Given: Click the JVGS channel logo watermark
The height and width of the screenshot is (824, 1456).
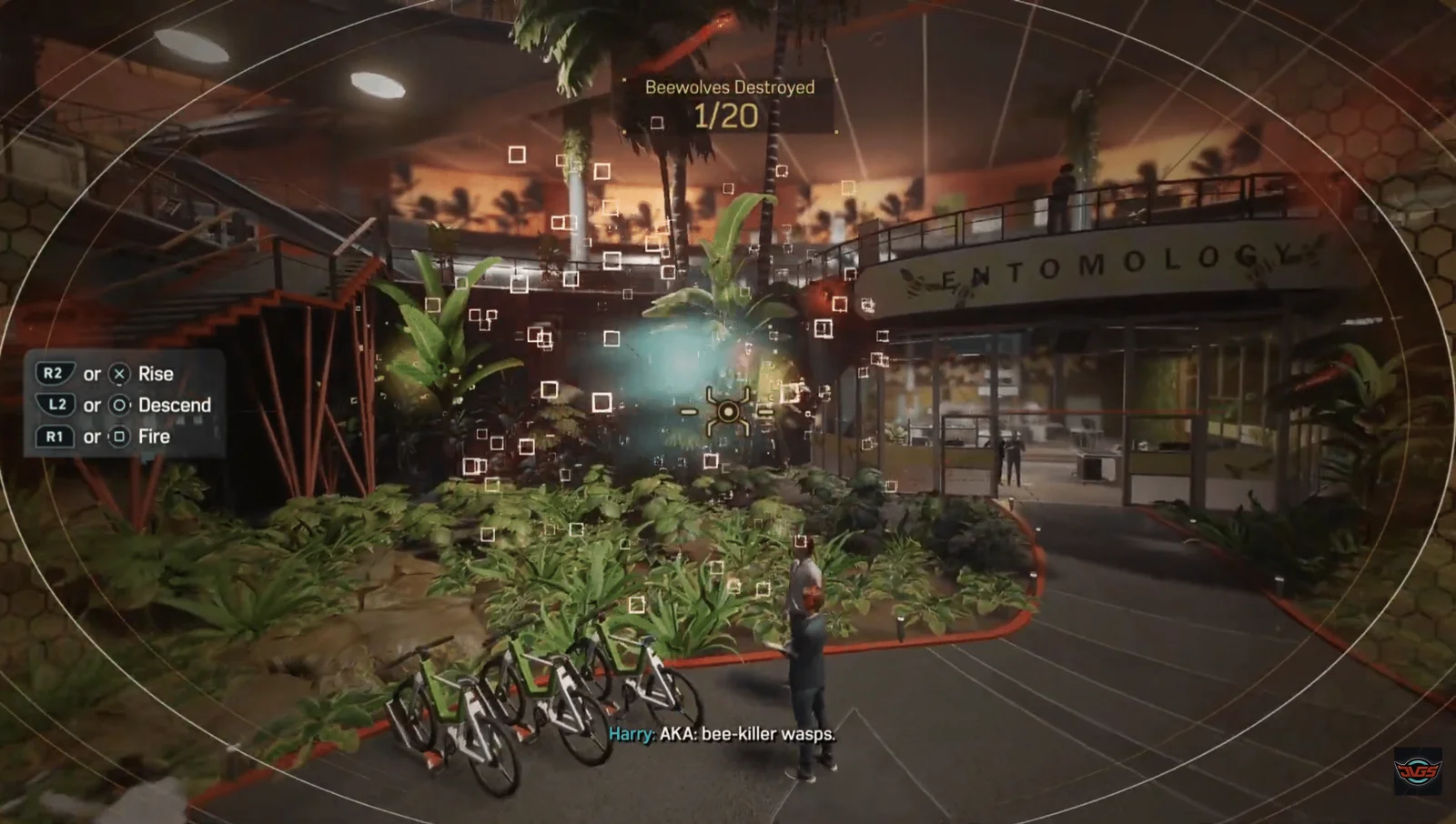Looking at the screenshot, I should point(1418,772).
